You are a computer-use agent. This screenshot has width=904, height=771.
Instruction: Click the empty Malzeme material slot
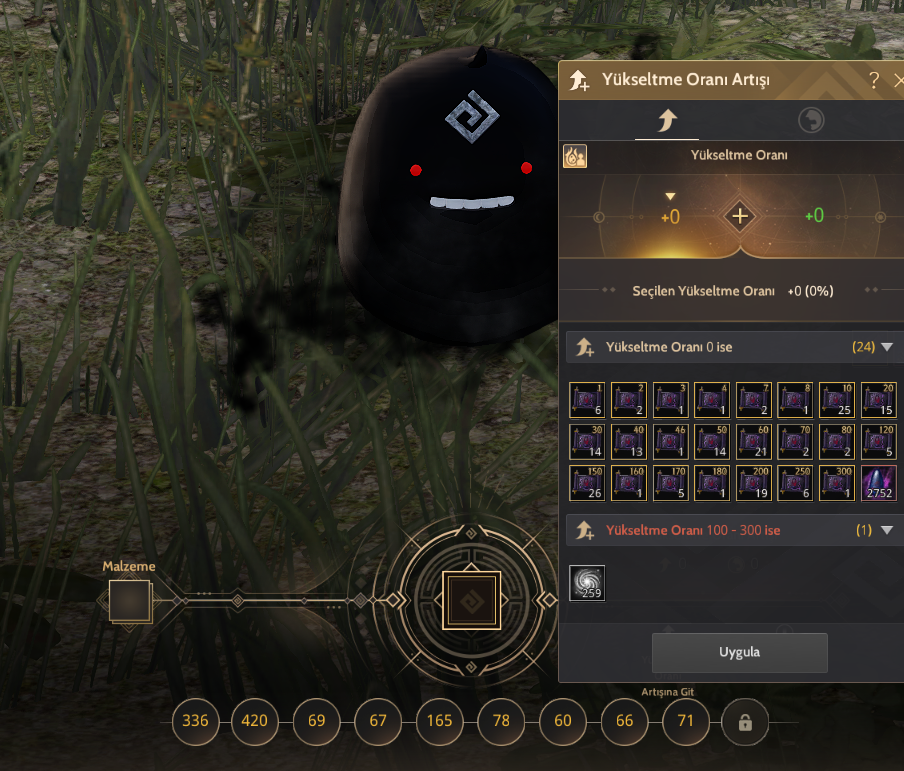[x=130, y=601]
